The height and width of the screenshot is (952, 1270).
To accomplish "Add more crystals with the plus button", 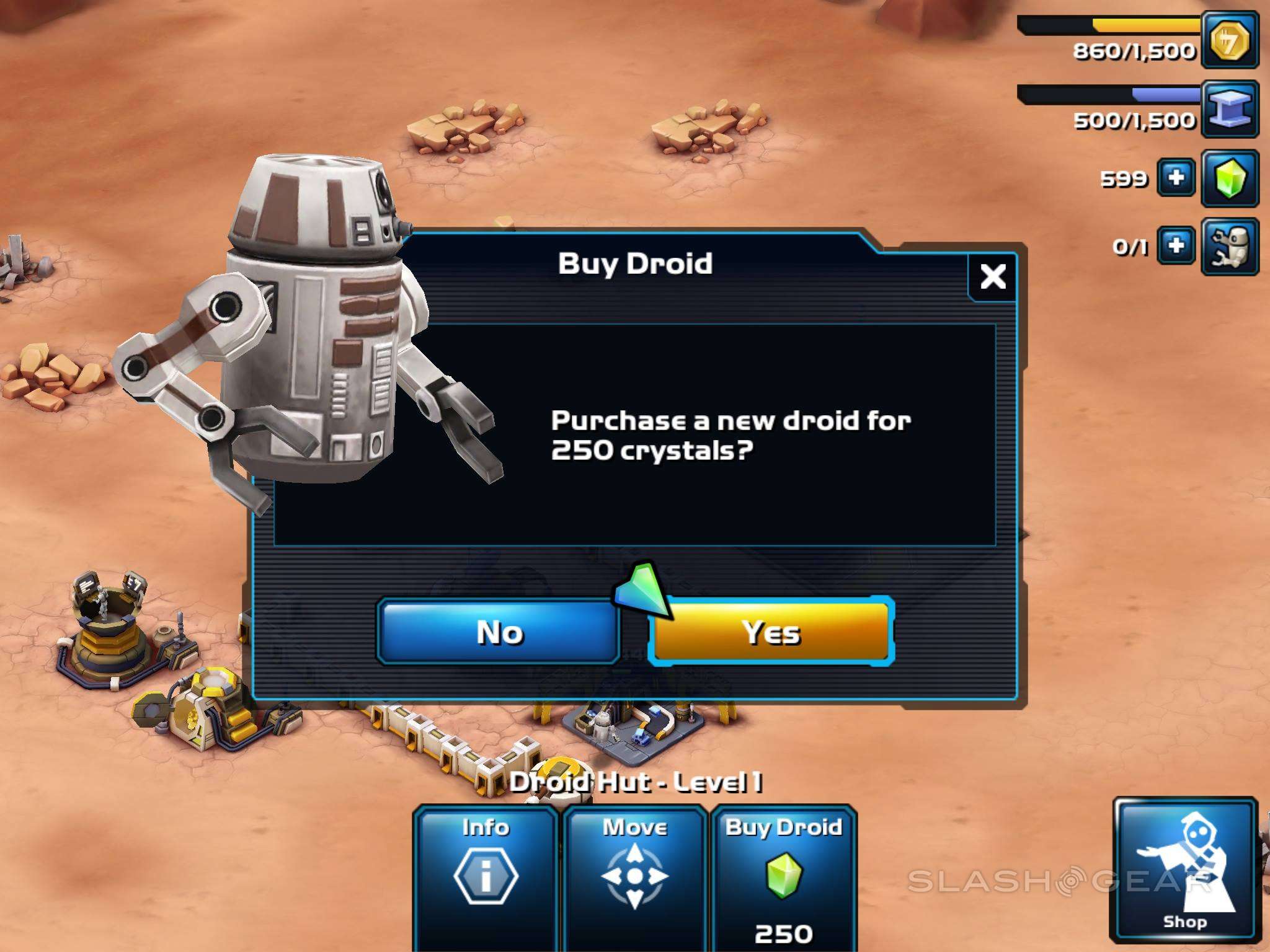I will tap(1176, 178).
